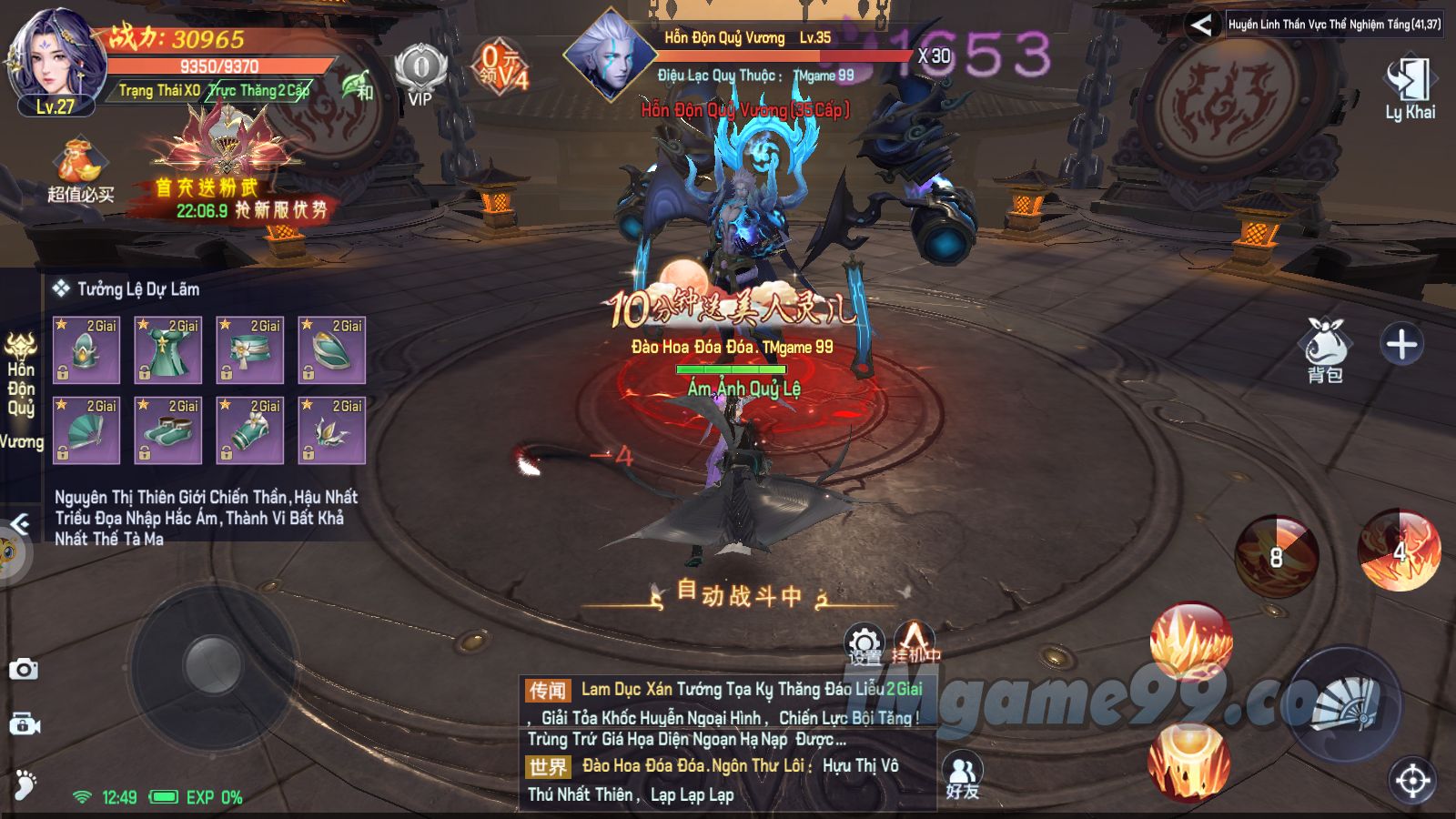Open the settings gear button
The width and height of the screenshot is (1456, 819).
coord(864,643)
